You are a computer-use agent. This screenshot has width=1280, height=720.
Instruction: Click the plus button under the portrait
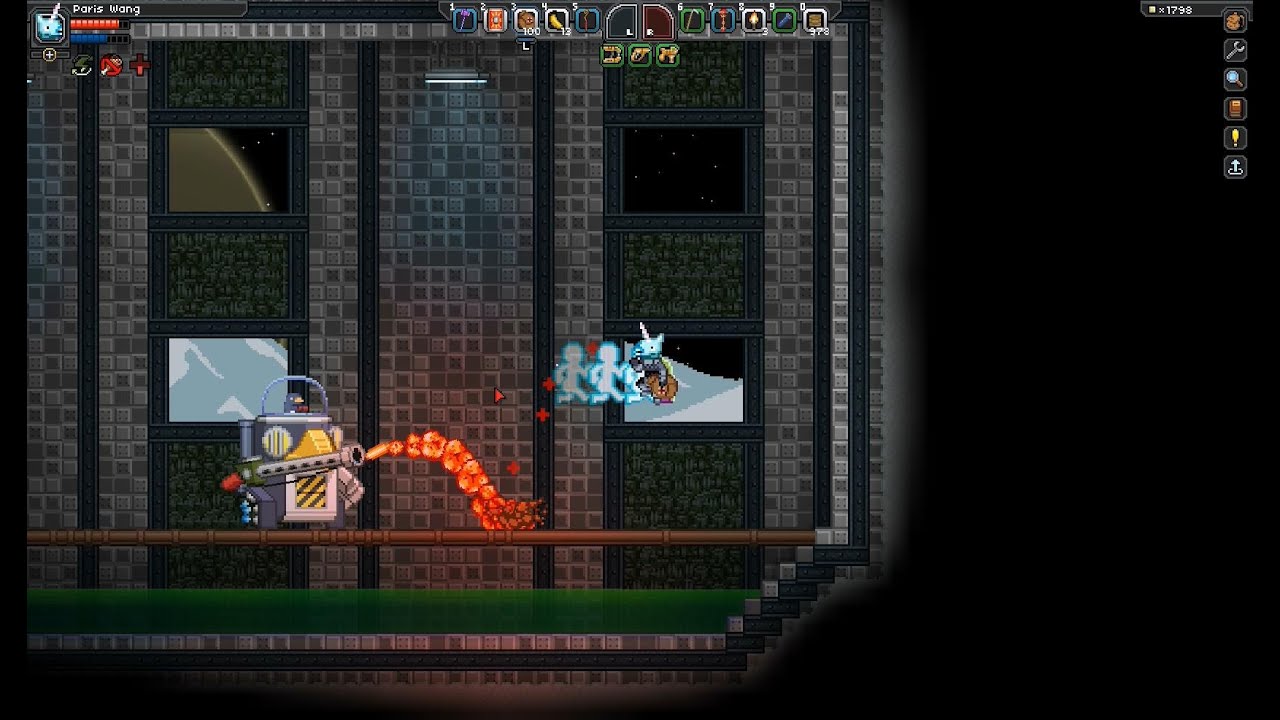(49, 55)
